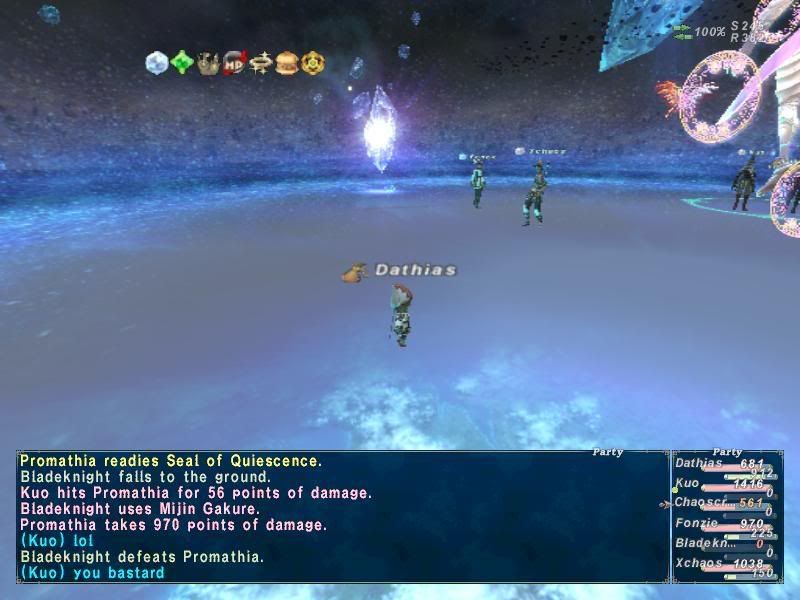Inspect the red MP status effect icon

click(235, 62)
